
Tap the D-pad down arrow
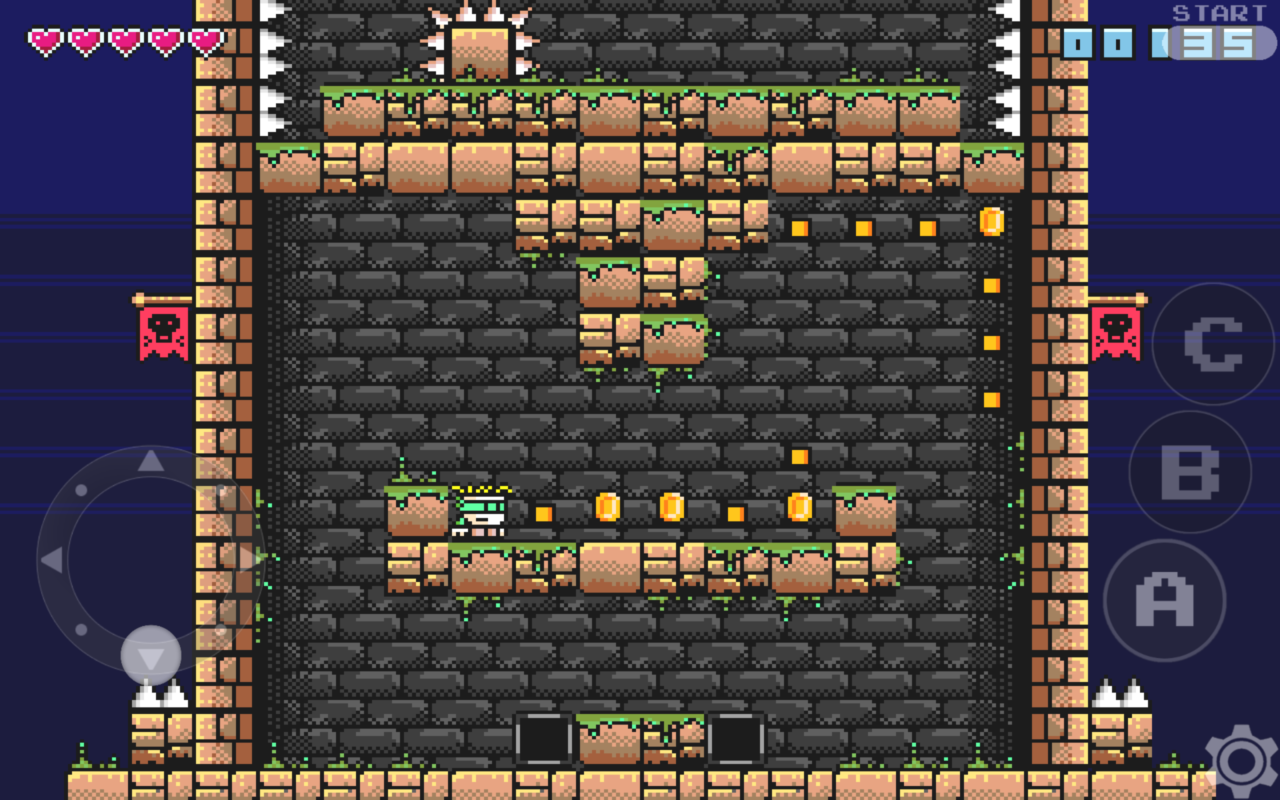coord(150,657)
